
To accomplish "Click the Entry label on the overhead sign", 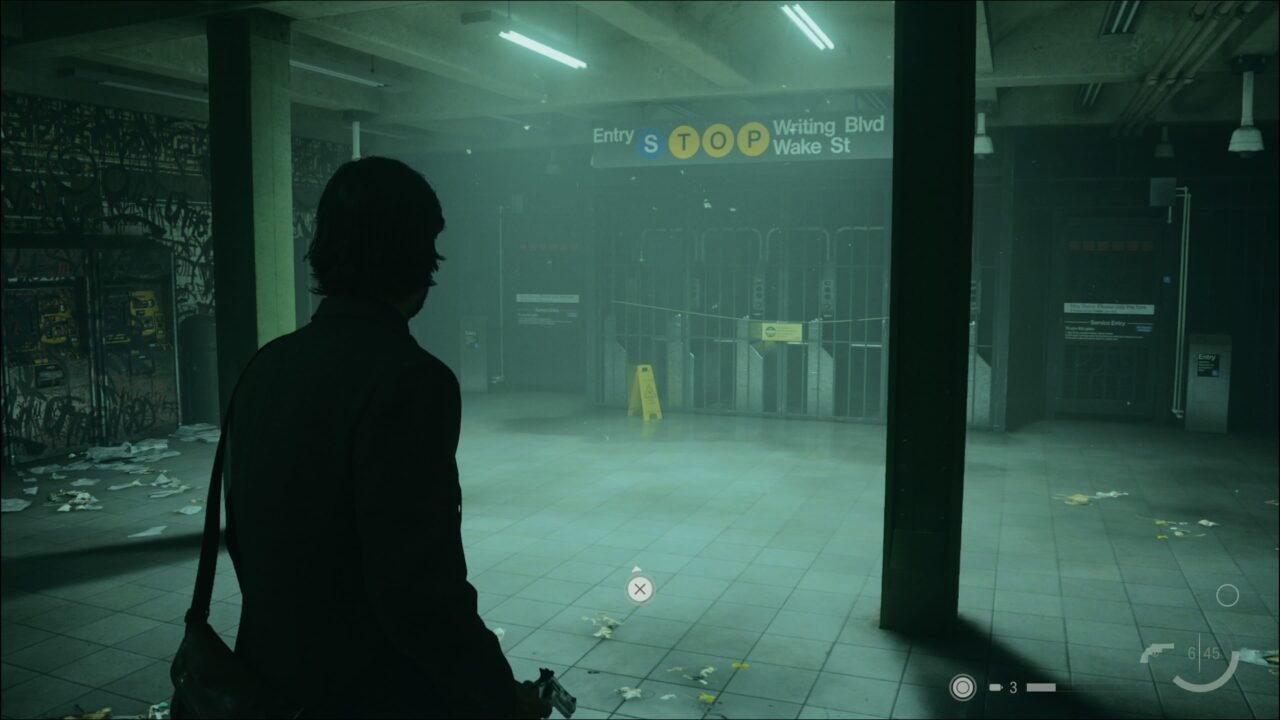I will point(614,136).
